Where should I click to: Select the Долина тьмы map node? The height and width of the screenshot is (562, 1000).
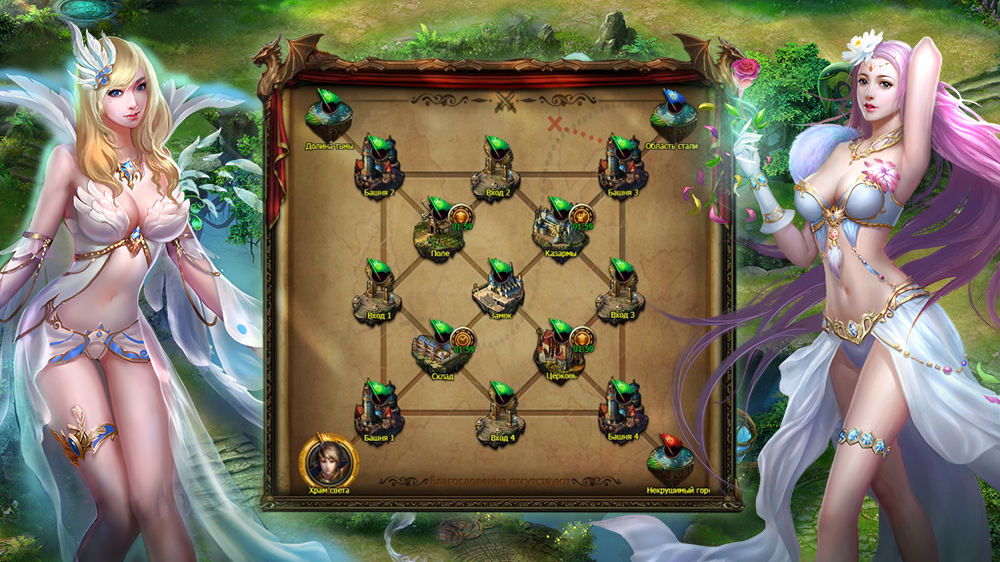(329, 120)
